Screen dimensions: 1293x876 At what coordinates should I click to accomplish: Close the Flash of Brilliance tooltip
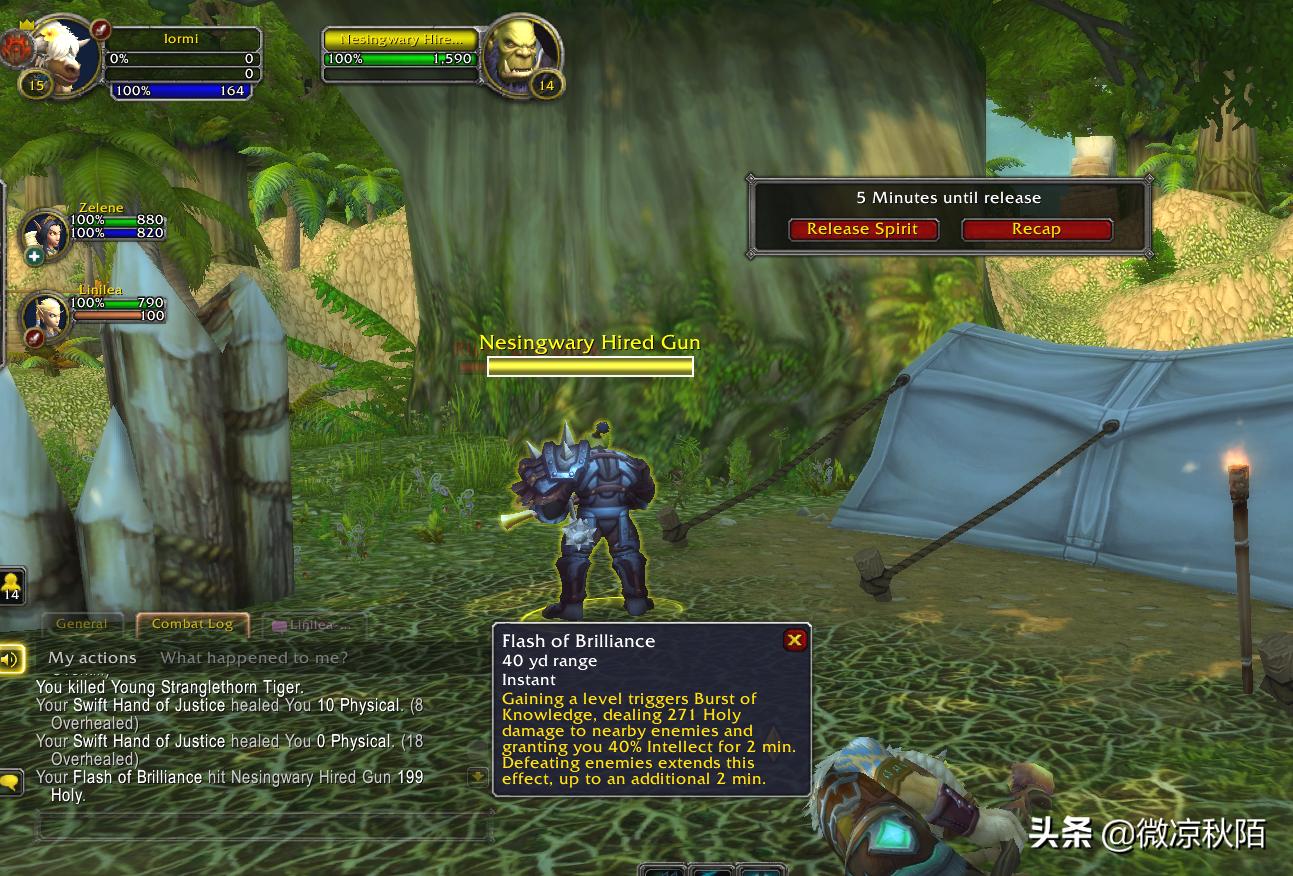point(795,640)
